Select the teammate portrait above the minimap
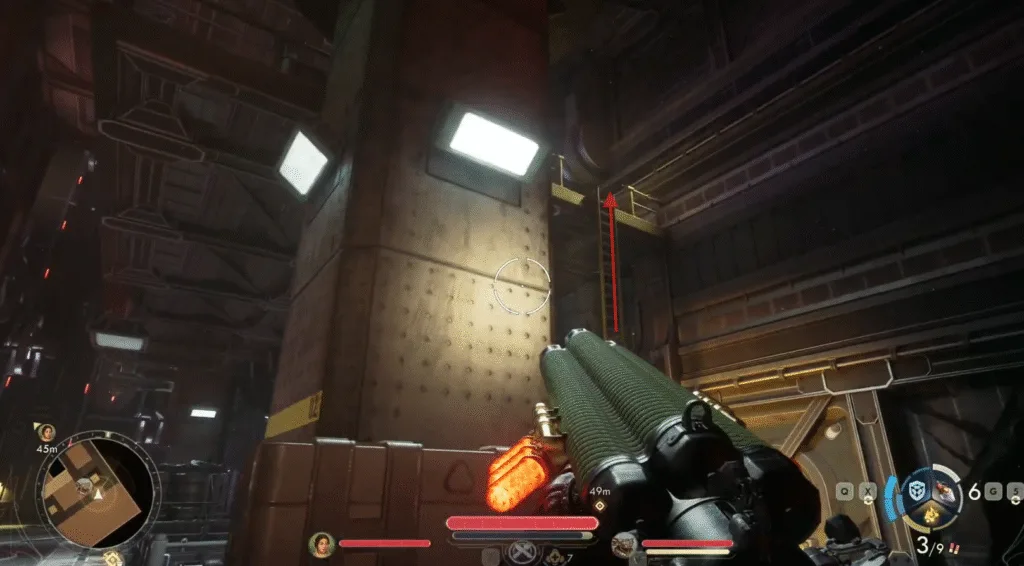Viewport: 1024px width, 566px height. pos(46,432)
